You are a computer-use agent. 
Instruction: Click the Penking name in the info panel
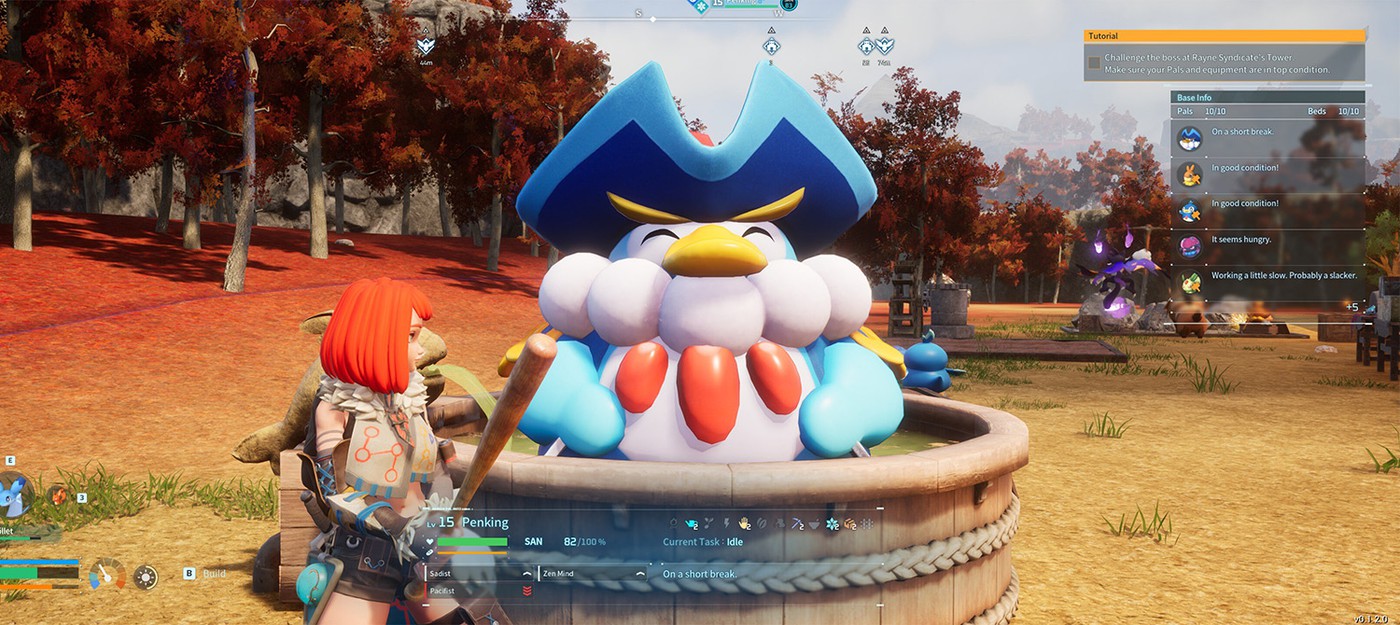pyautogui.click(x=484, y=523)
